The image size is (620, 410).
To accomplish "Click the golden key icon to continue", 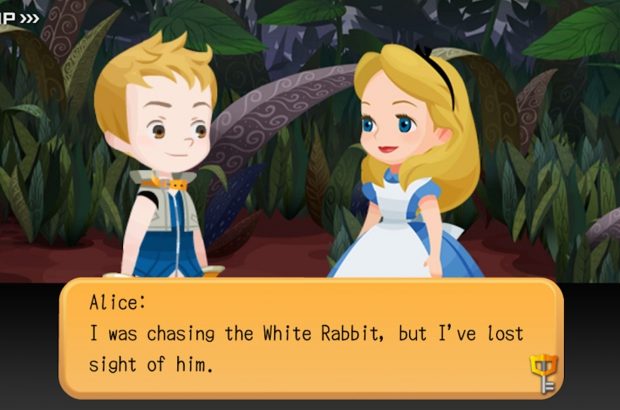I will [543, 373].
